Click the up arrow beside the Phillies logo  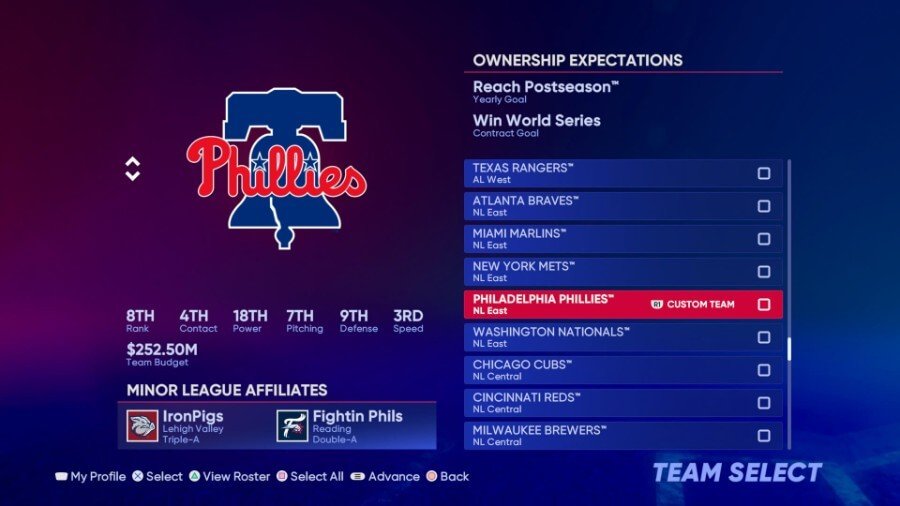point(133,162)
